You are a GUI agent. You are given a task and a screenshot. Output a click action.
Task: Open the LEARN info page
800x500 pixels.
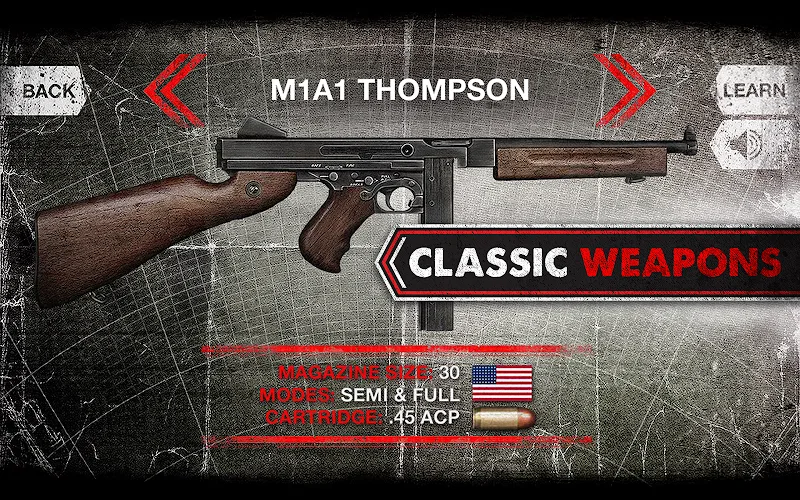tap(752, 89)
